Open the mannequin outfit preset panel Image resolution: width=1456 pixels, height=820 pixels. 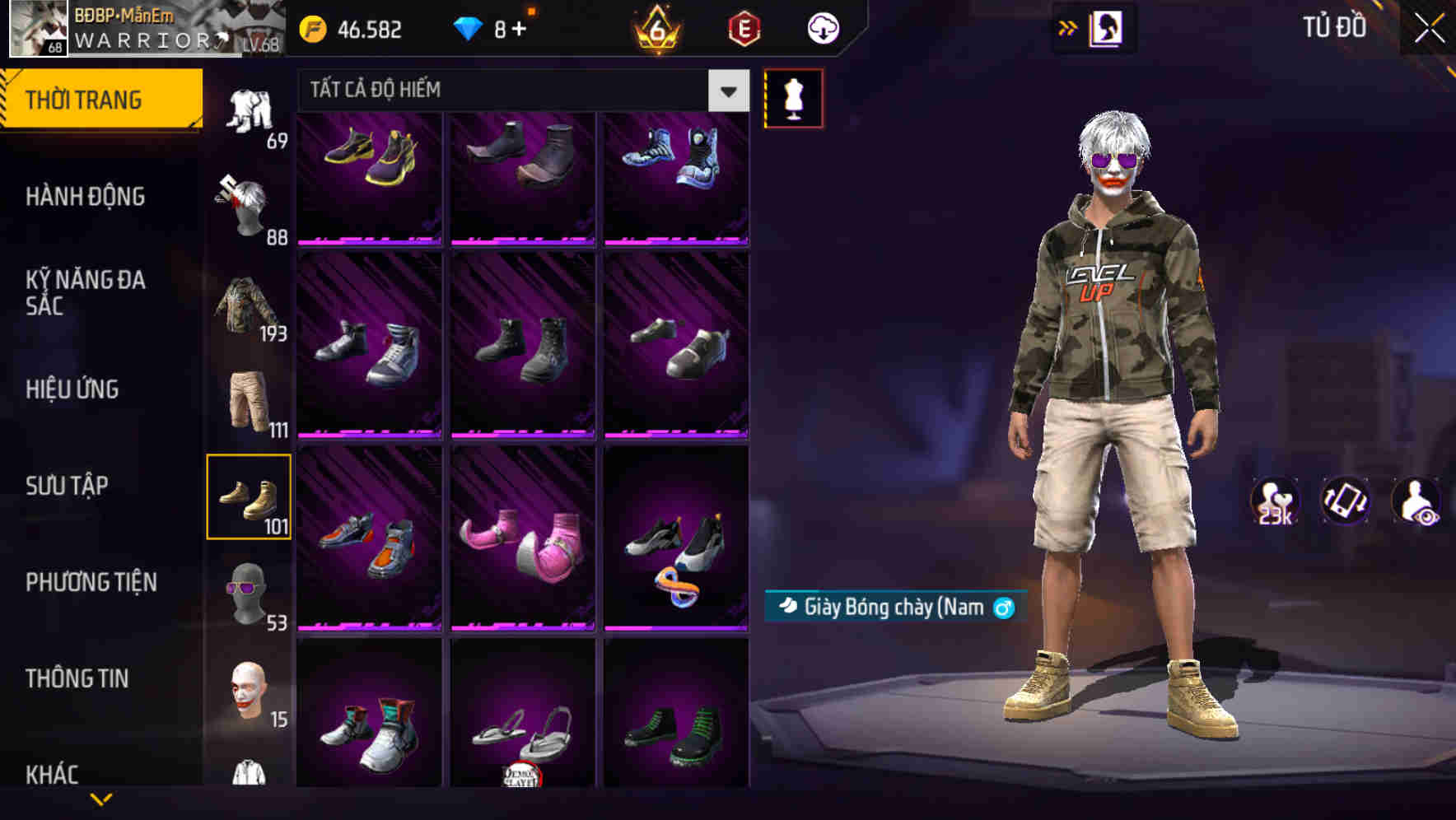coord(793,97)
